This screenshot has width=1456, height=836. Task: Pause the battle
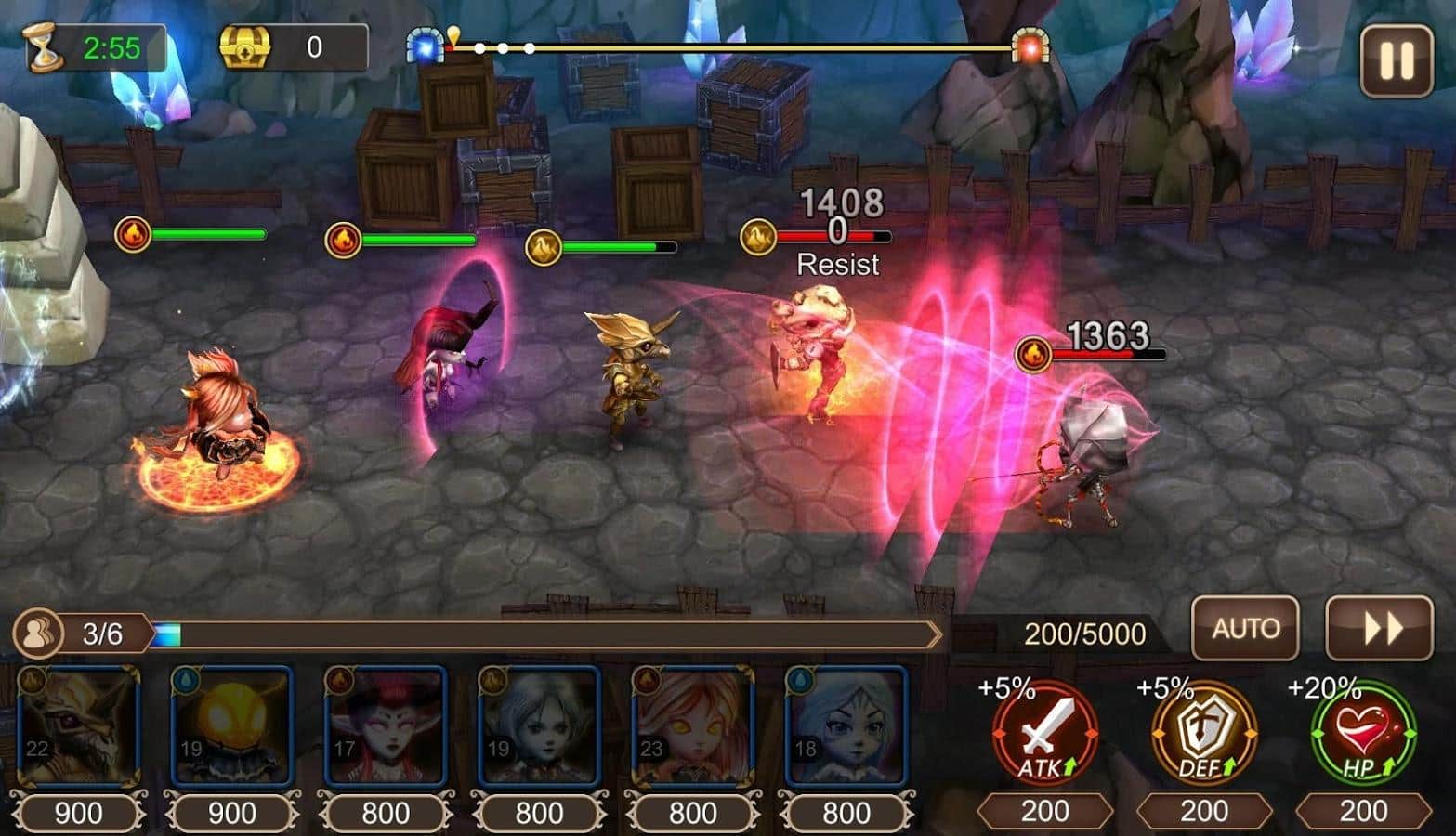(x=1396, y=60)
